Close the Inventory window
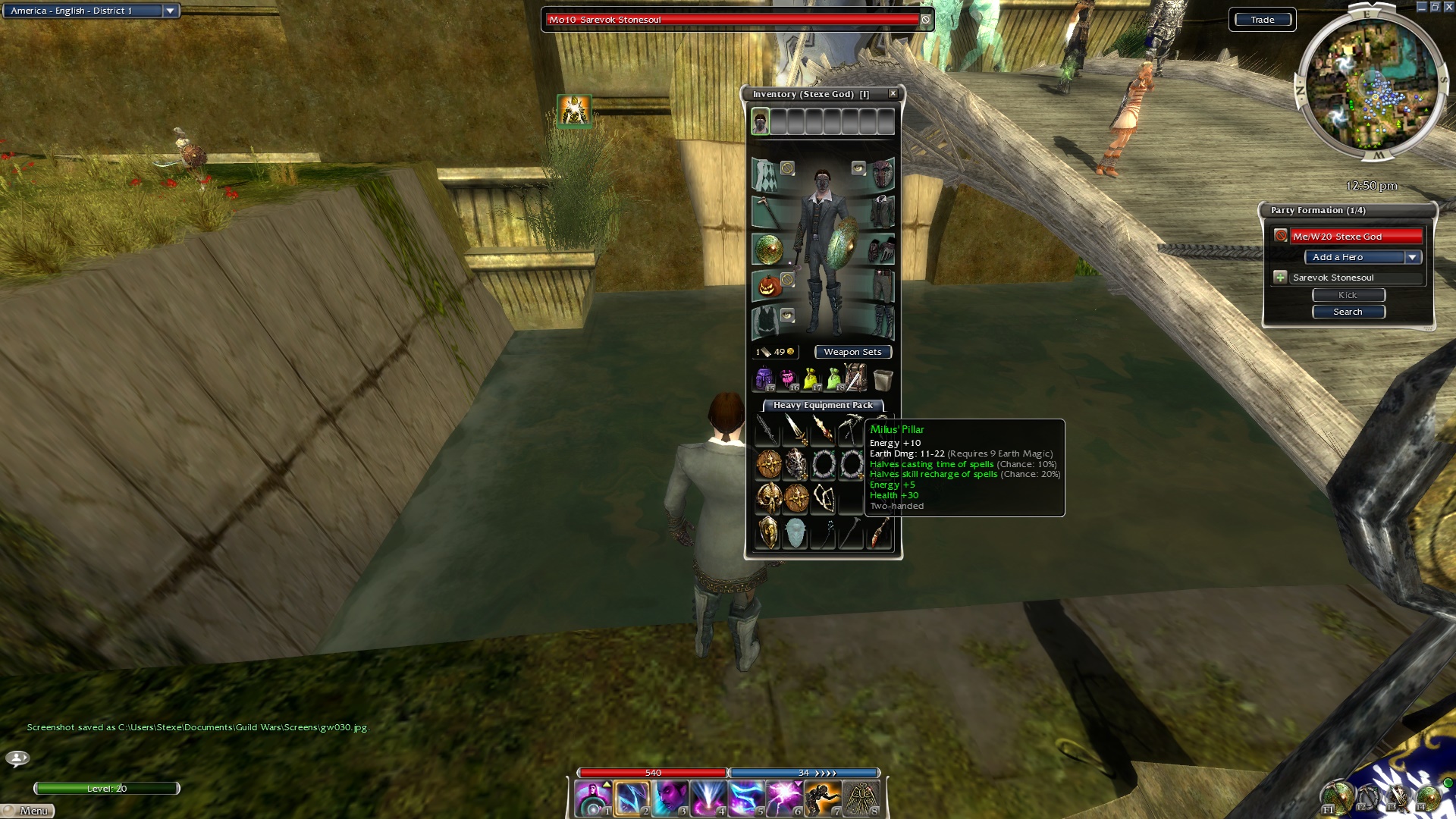This screenshot has width=1456, height=819. [x=893, y=93]
